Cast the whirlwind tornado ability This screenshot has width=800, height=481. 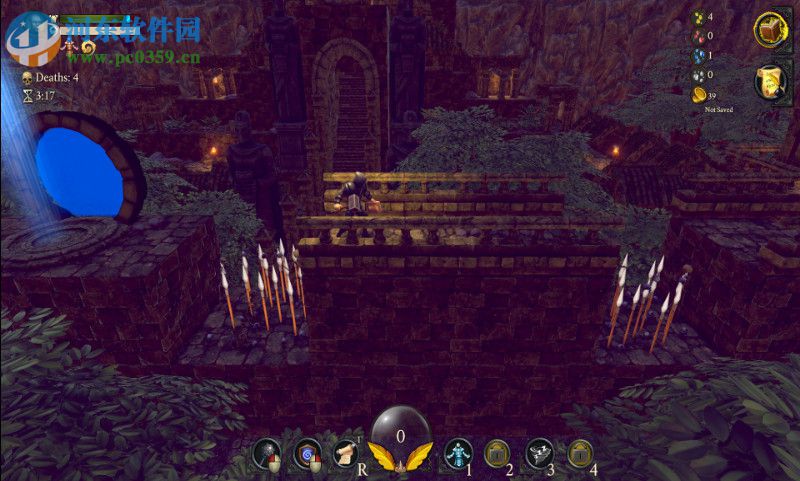pos(540,453)
